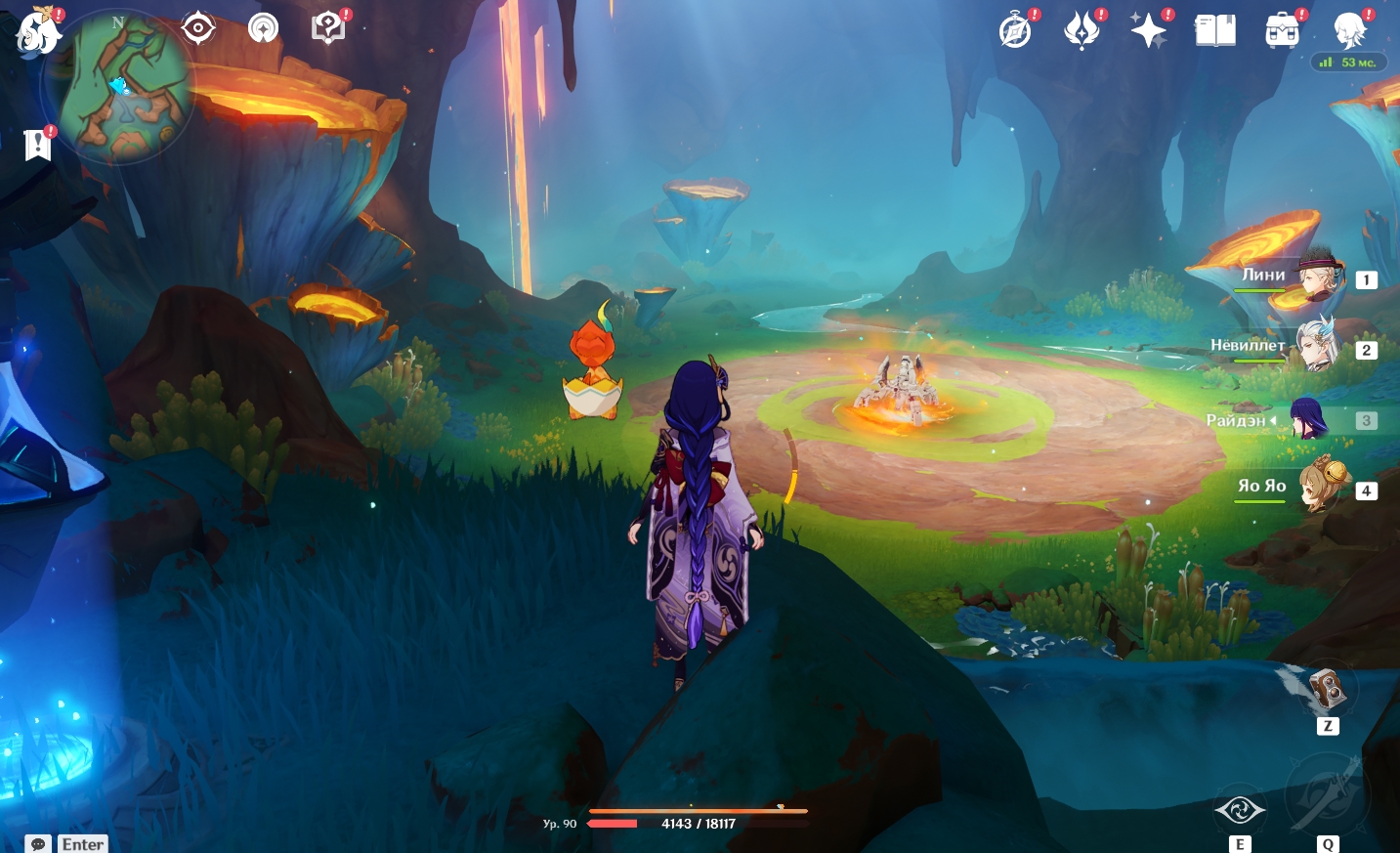Open the circular minimap
1400x853 pixels.
[119, 88]
